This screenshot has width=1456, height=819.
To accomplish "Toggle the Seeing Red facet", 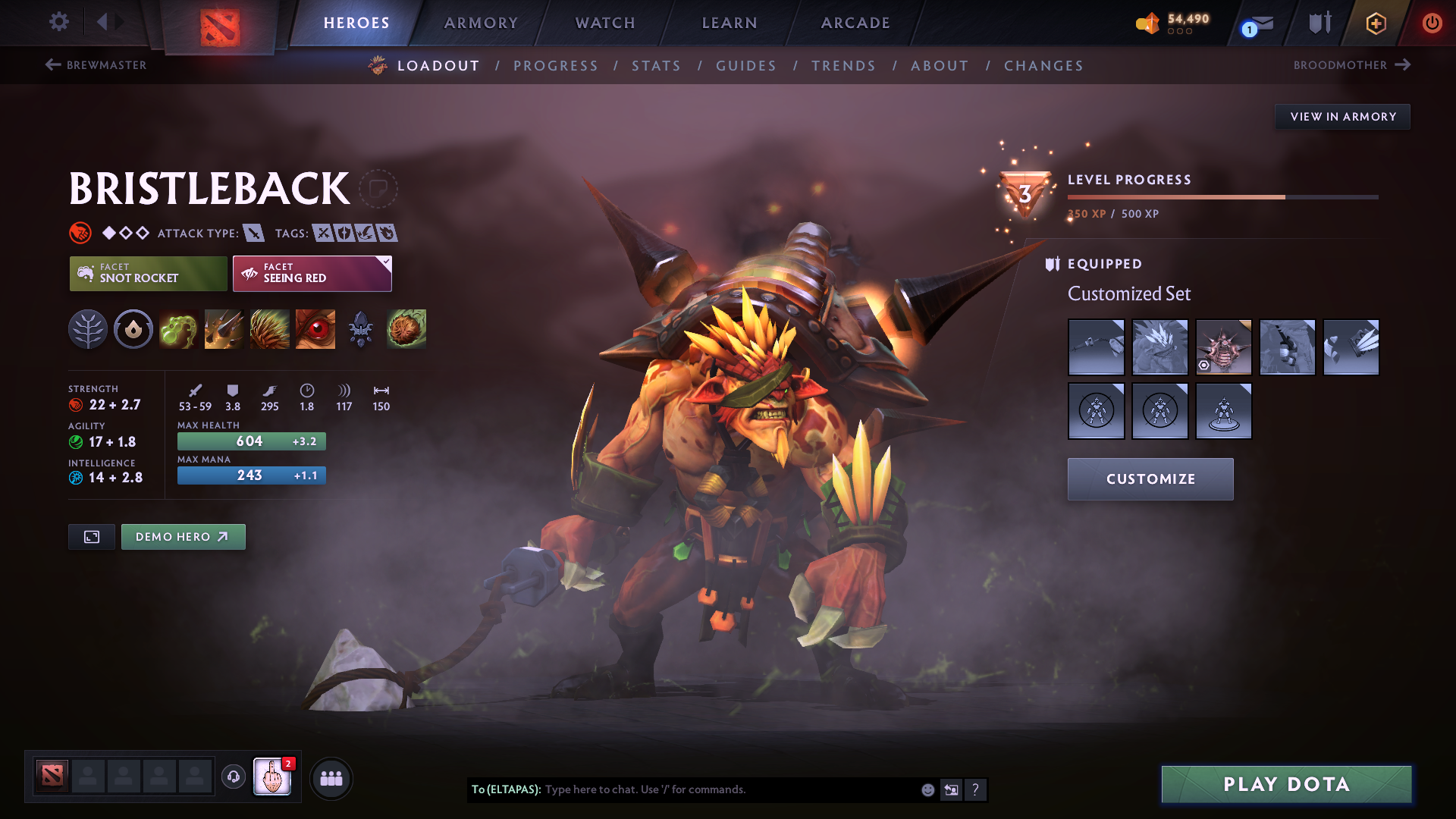I will [312, 273].
